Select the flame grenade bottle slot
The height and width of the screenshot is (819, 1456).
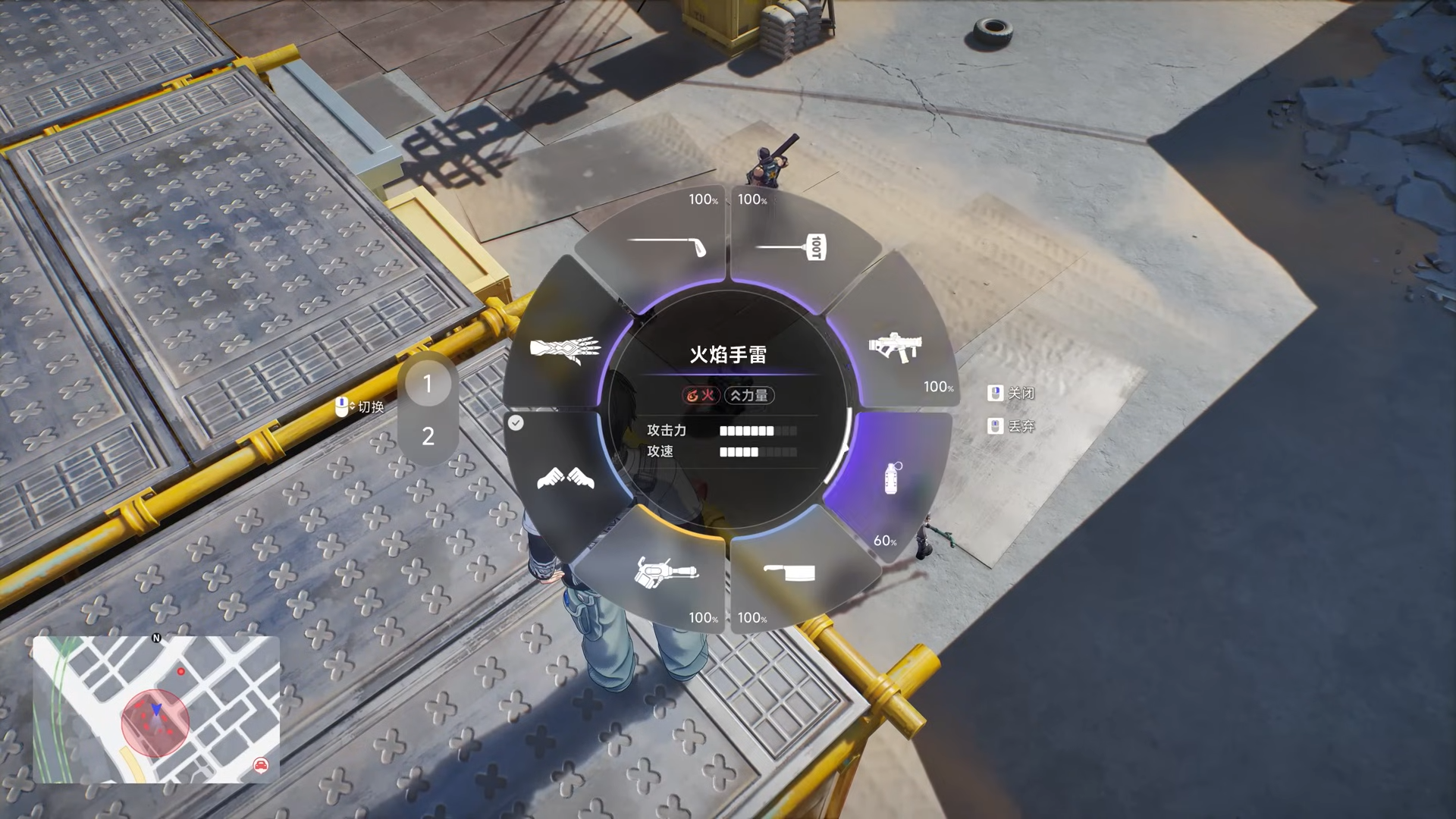point(893,478)
